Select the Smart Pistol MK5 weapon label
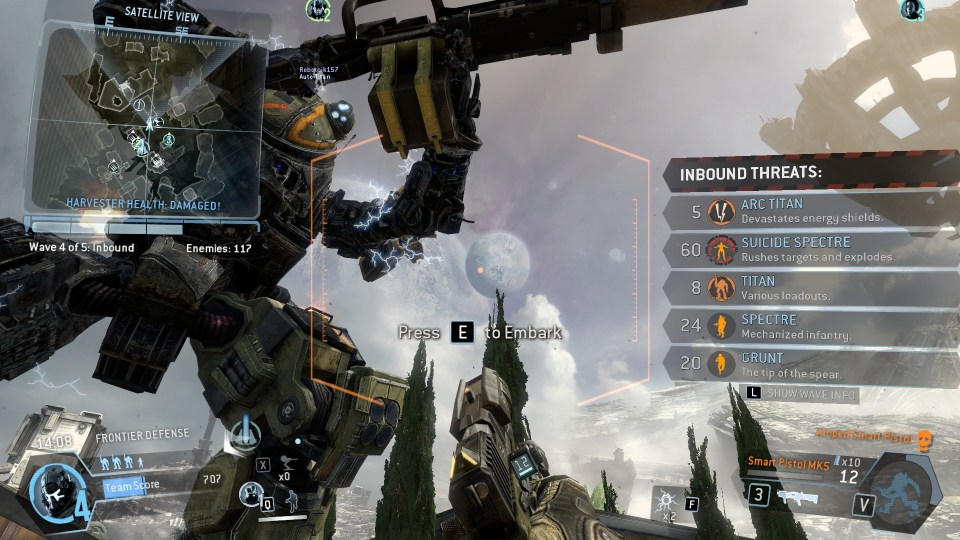960x540 pixels. coord(789,462)
